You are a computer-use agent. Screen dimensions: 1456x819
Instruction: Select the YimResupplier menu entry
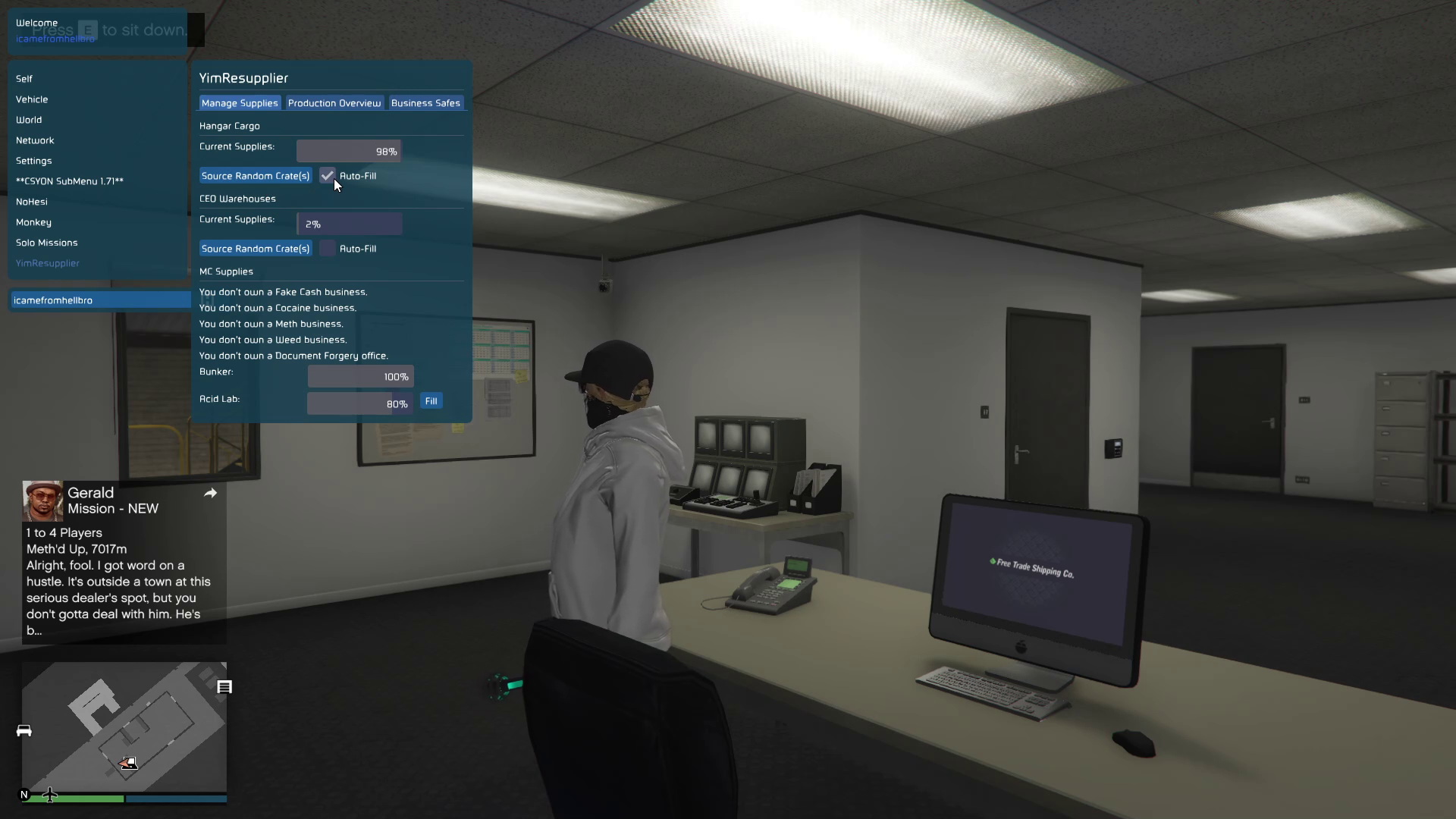[x=48, y=263]
